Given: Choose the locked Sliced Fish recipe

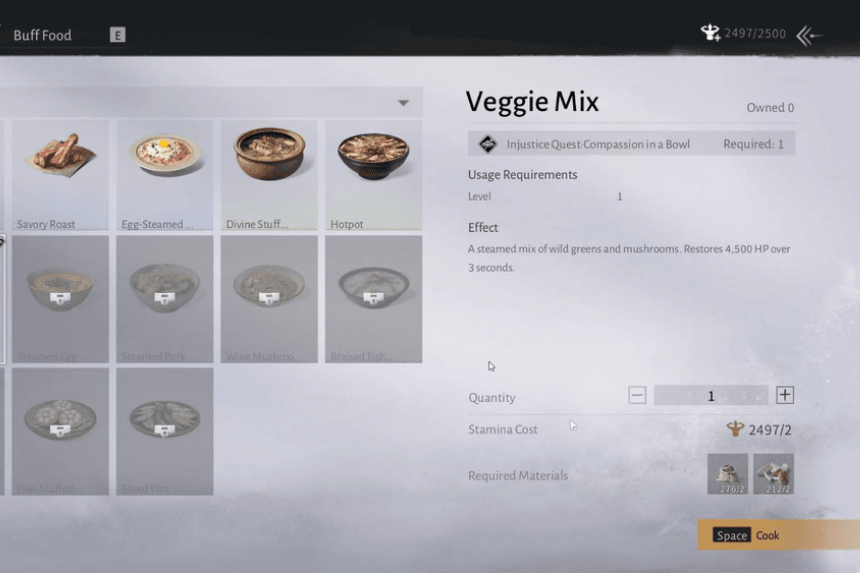Looking at the screenshot, I should (x=165, y=430).
